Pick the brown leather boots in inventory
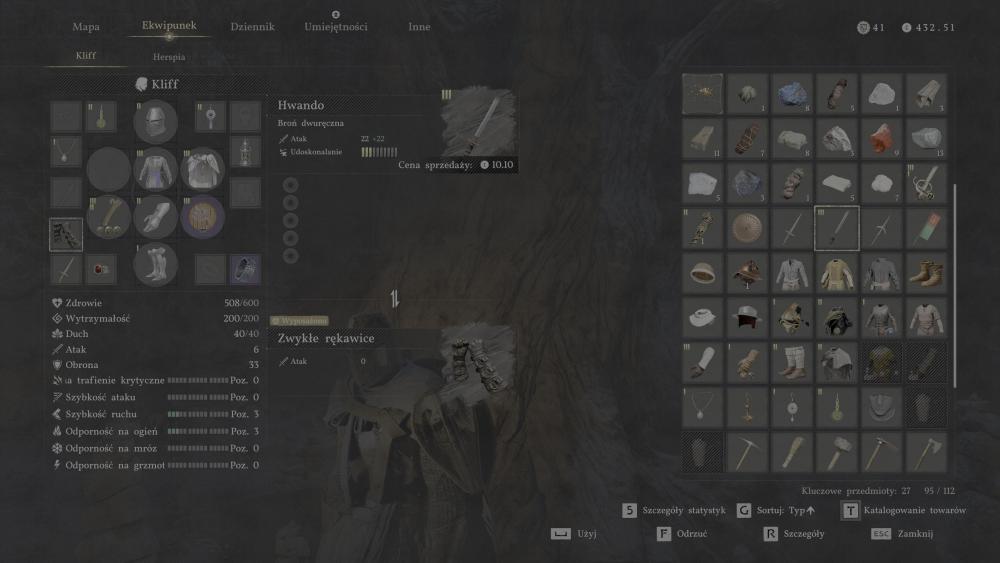 (927, 273)
